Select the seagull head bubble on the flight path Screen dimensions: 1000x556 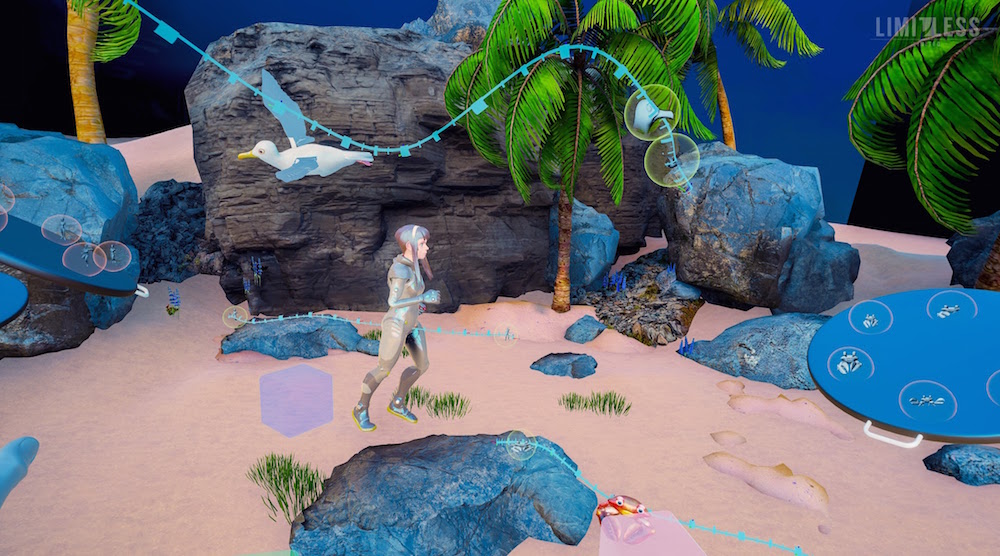pos(651,112)
